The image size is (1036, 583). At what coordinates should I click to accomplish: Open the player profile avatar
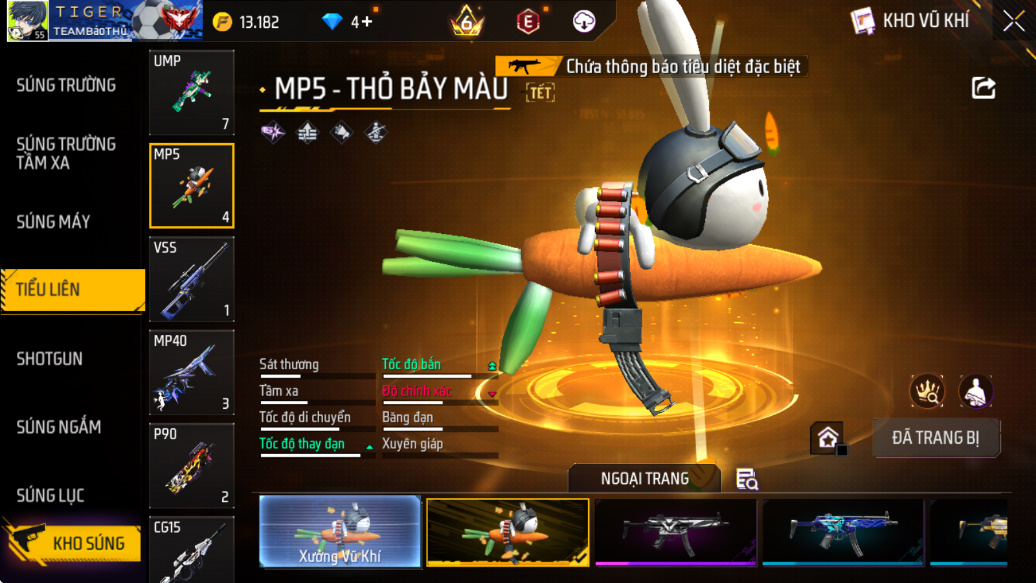[27, 21]
